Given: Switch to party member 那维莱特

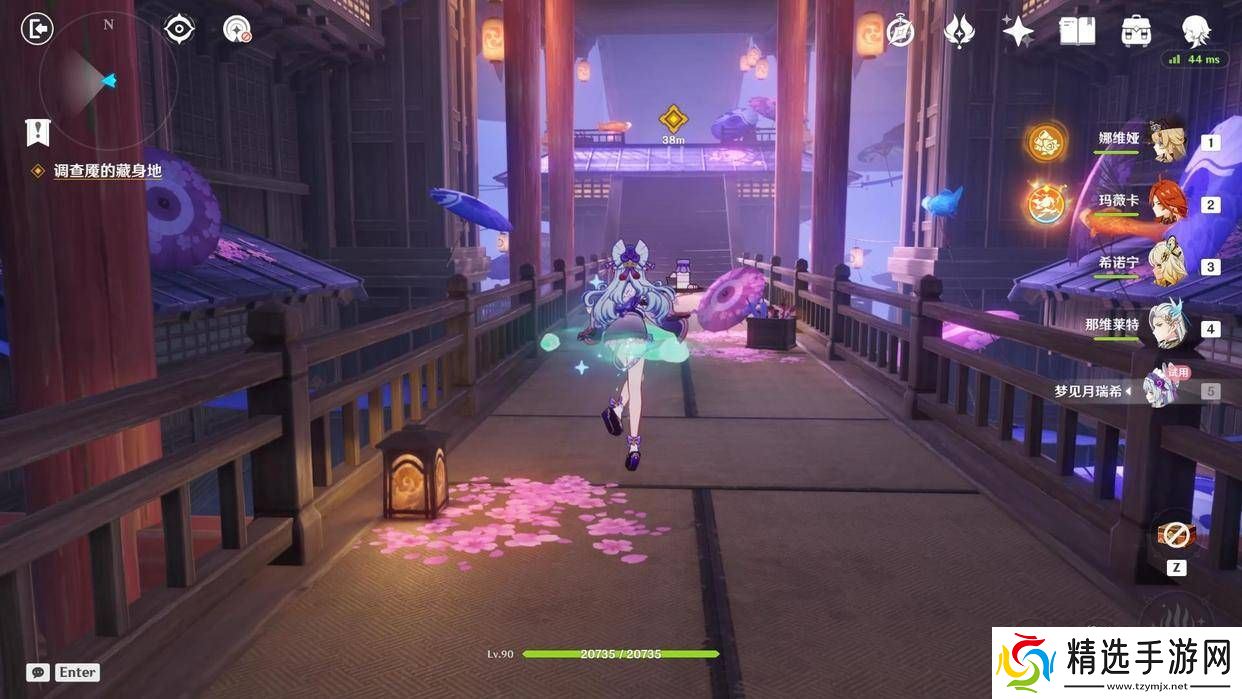Looking at the screenshot, I should pyautogui.click(x=1166, y=328).
